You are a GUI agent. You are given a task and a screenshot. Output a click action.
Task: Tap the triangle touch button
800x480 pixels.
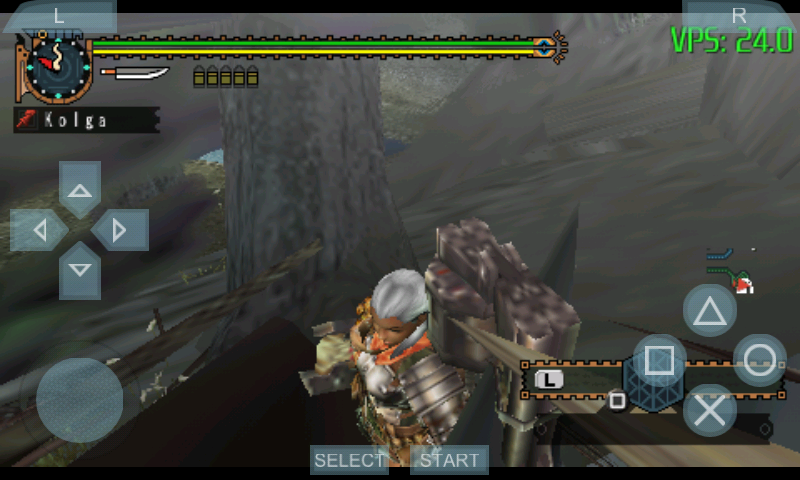pos(710,310)
